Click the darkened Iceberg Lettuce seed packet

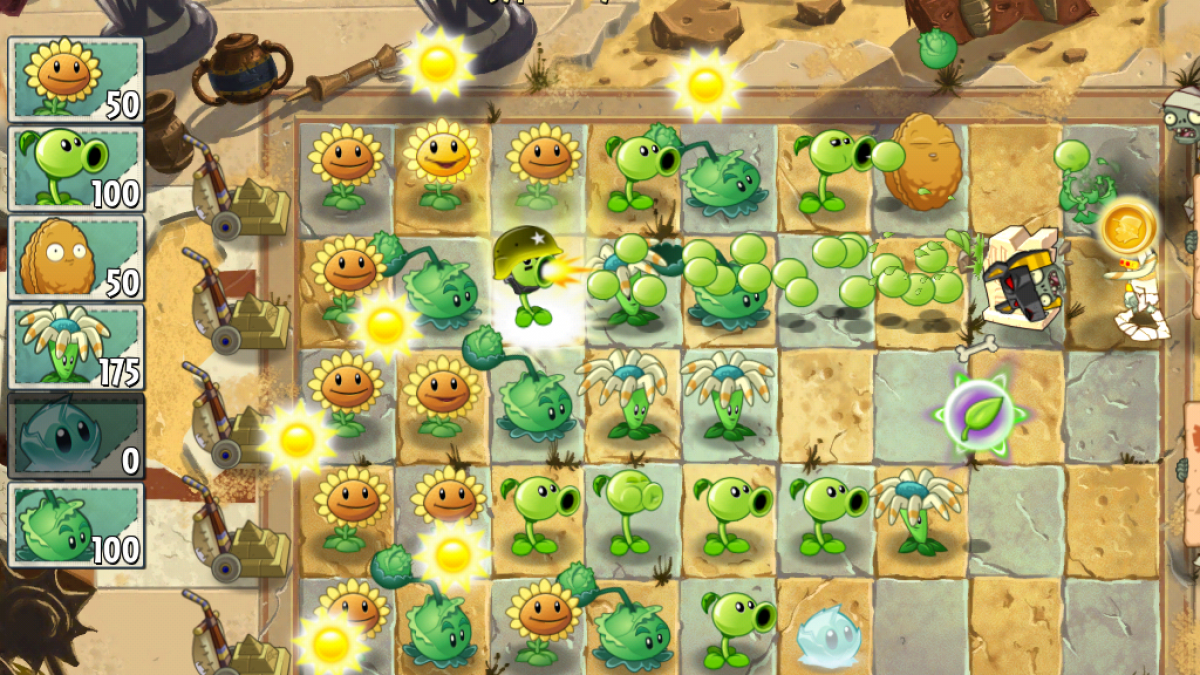click(76, 435)
